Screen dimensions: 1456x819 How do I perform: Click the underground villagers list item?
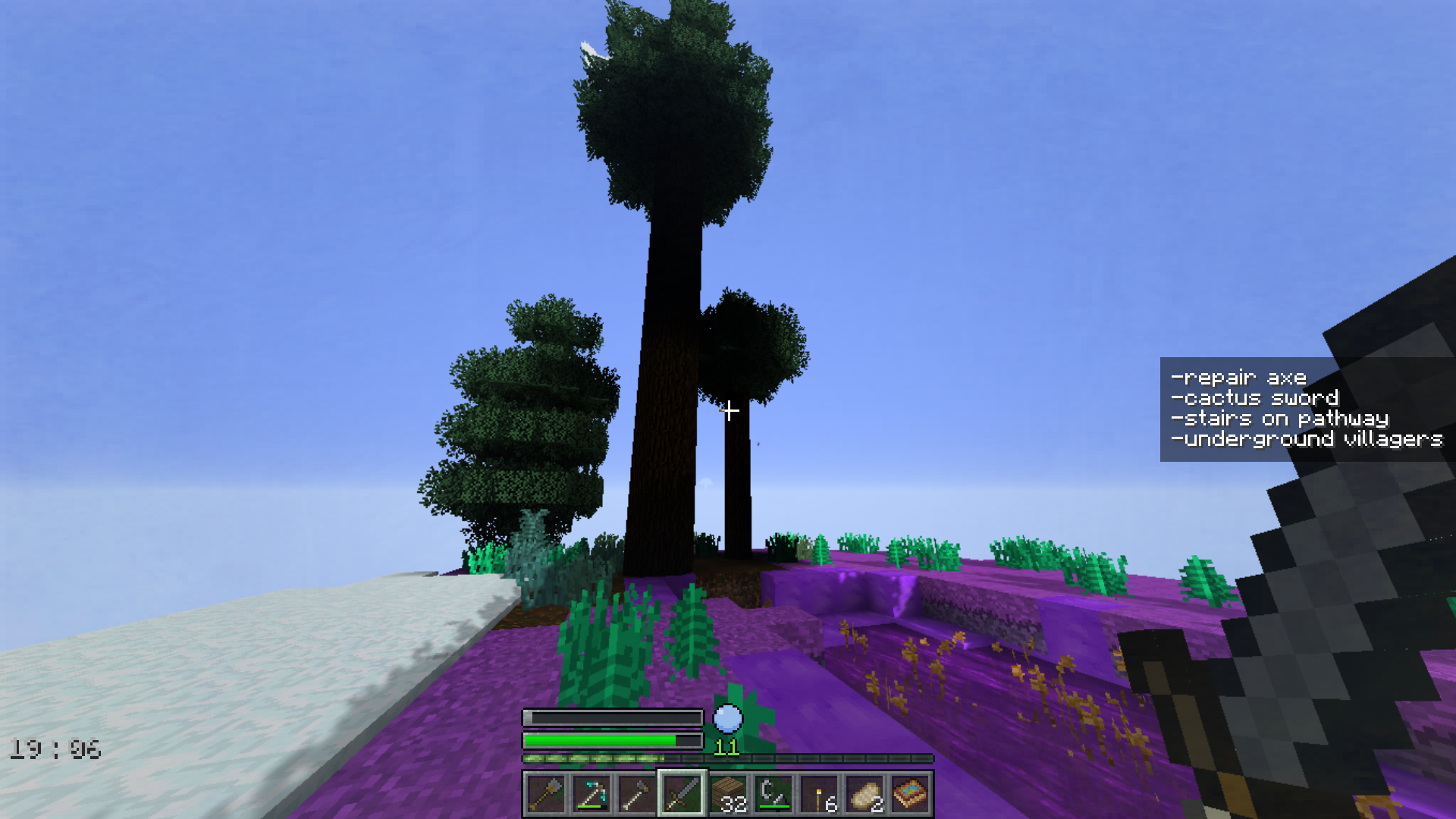(1306, 439)
